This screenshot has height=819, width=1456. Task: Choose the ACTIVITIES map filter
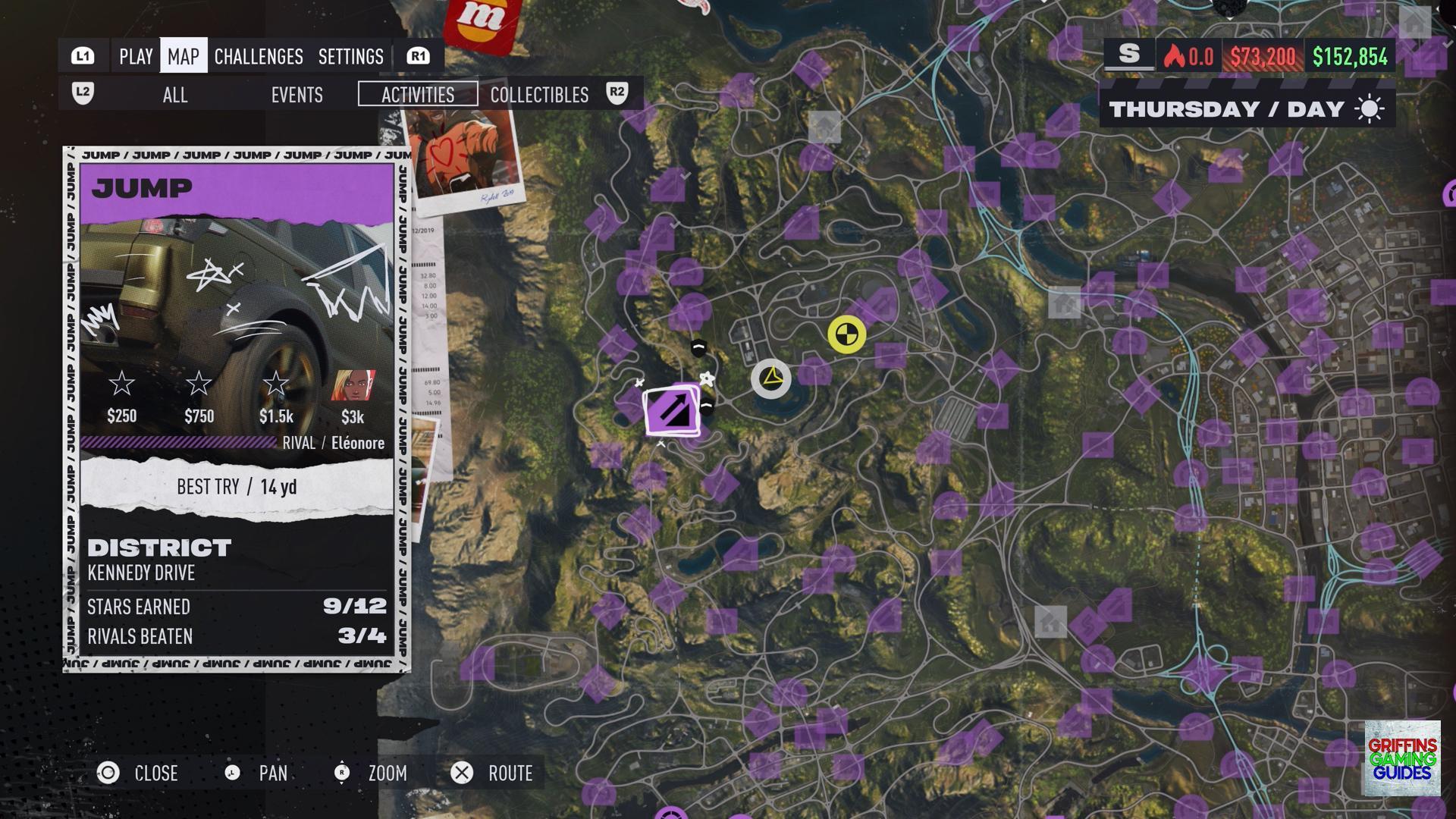coord(418,95)
